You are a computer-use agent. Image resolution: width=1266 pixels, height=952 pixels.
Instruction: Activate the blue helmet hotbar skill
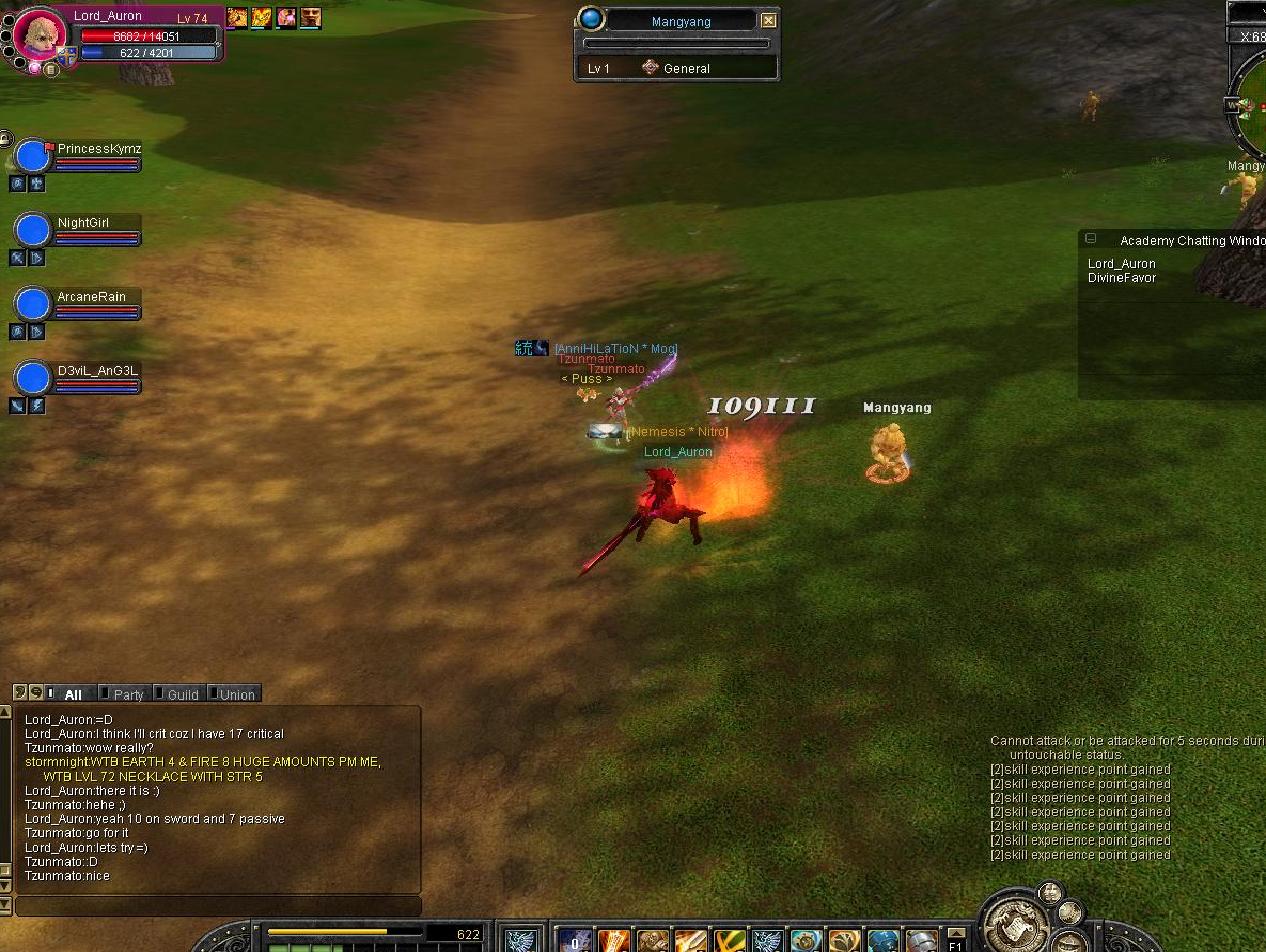pos(882,941)
